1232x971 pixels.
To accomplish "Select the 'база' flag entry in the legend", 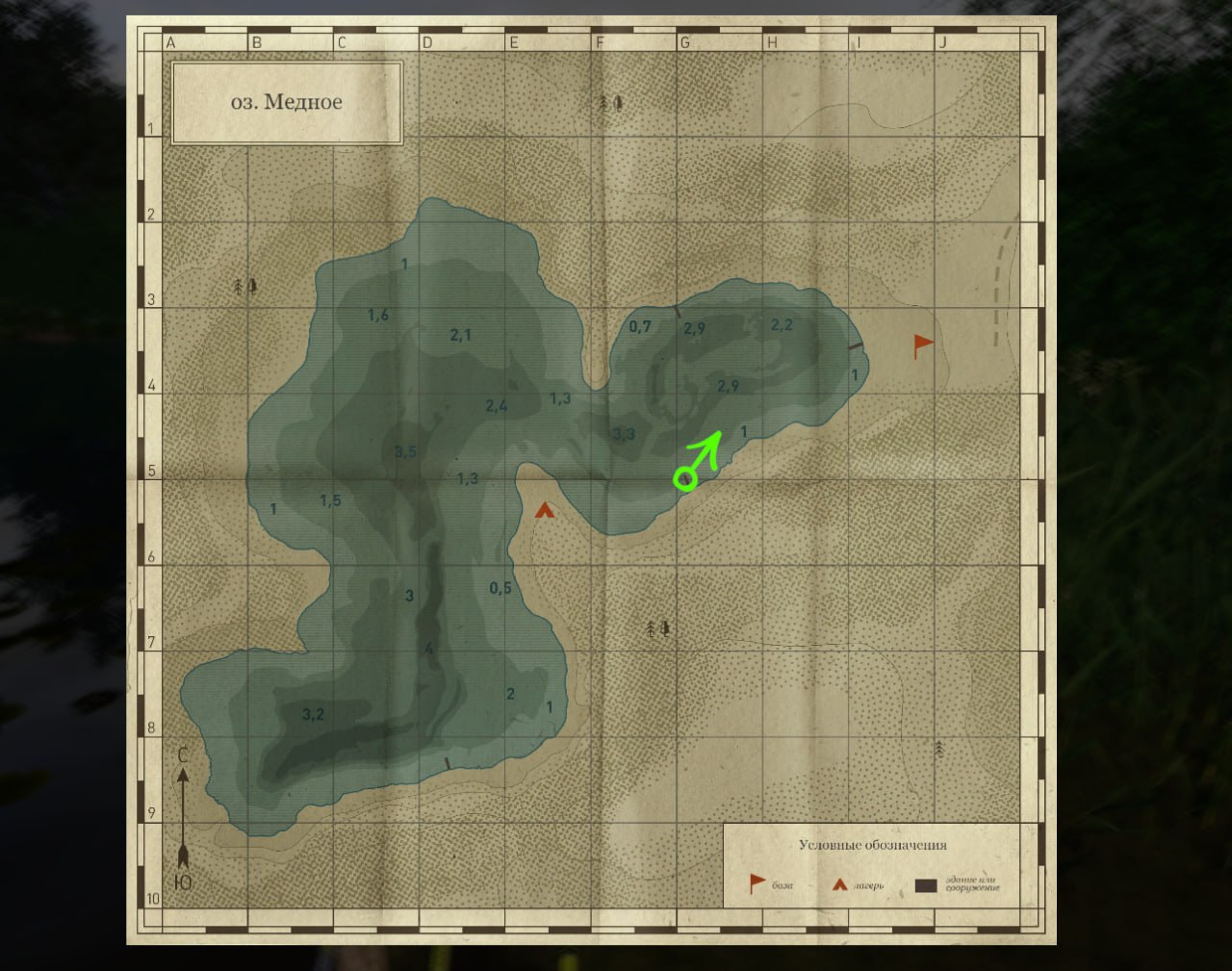I will 758,882.
